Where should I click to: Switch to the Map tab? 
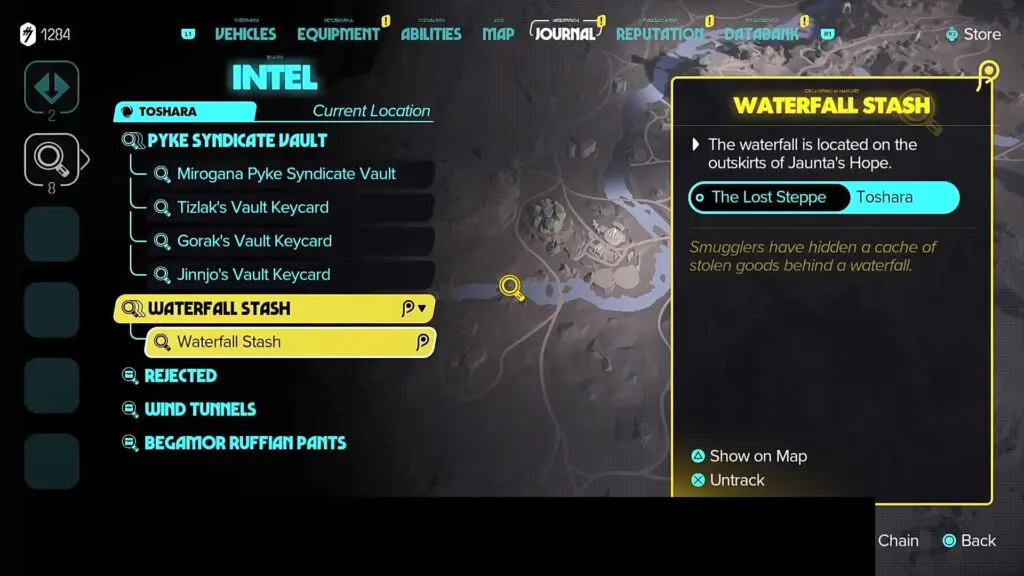click(x=498, y=34)
